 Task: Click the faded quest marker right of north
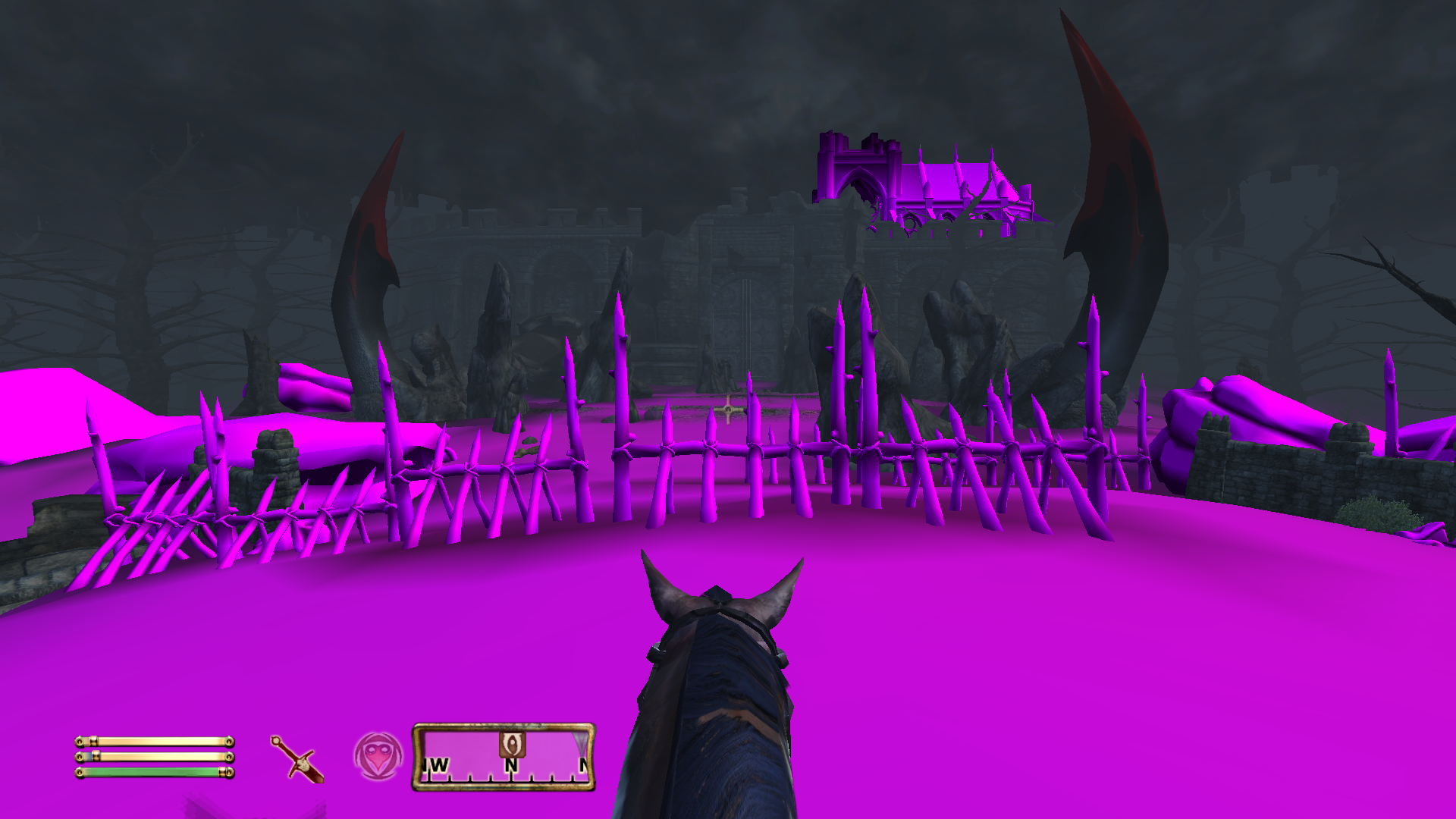pos(581,742)
